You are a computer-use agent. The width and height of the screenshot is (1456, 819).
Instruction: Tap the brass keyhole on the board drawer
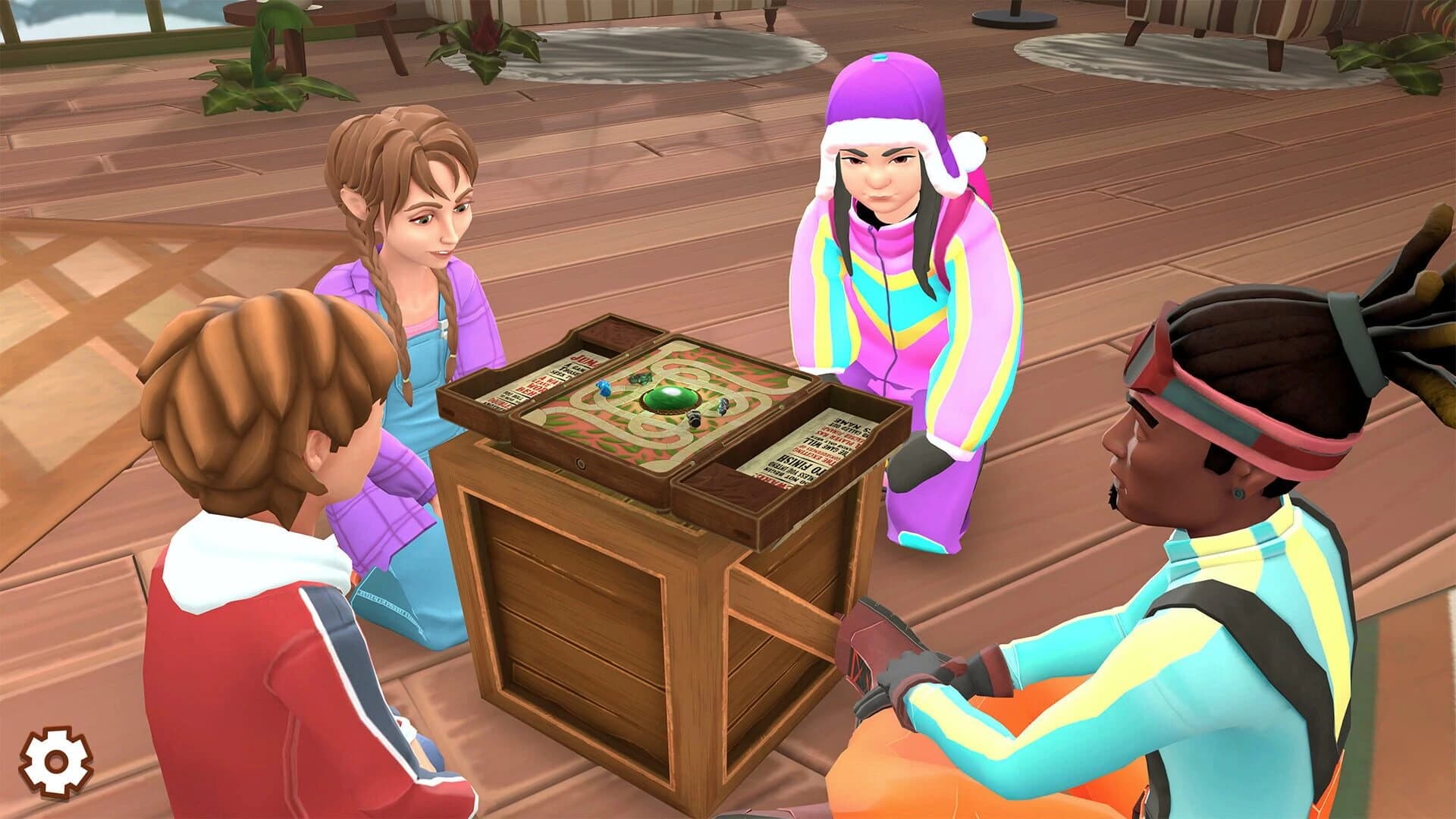tap(581, 464)
